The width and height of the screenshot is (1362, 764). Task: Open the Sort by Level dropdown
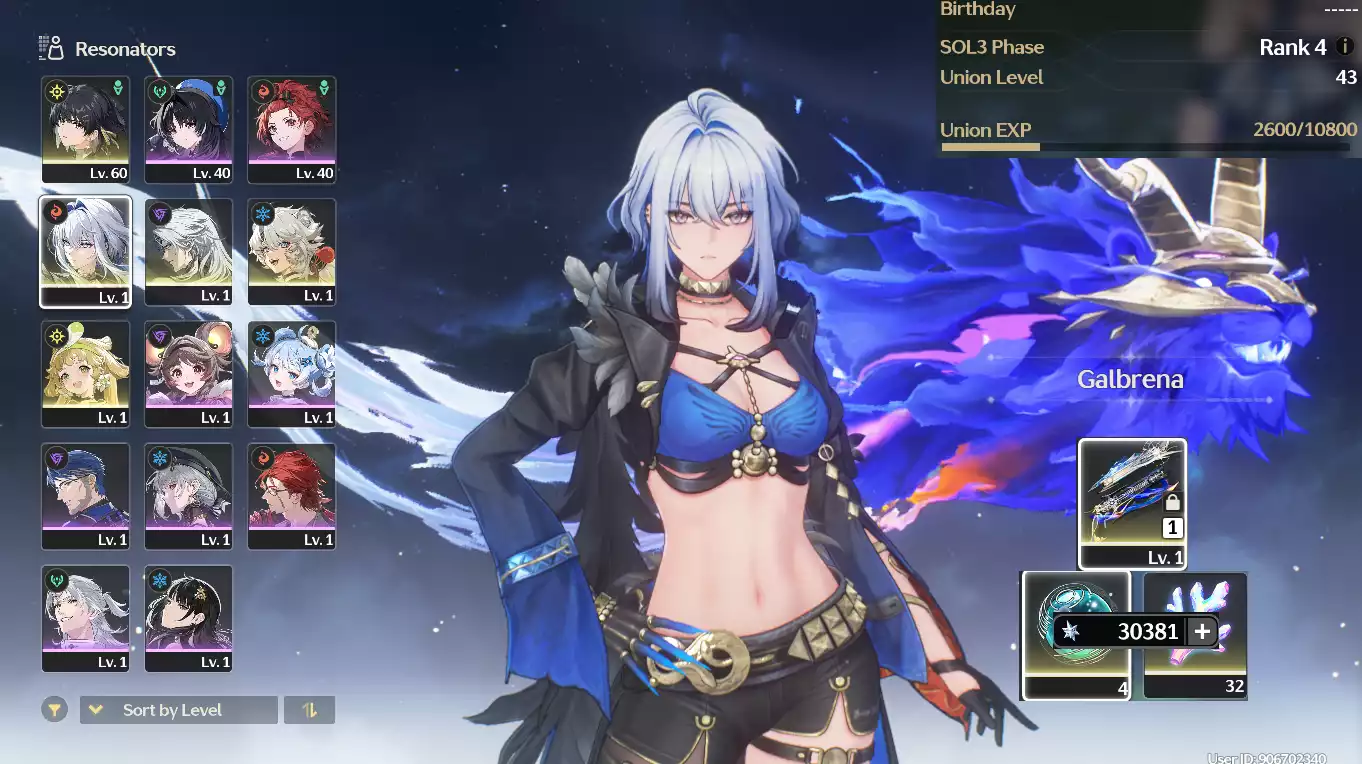(178, 710)
